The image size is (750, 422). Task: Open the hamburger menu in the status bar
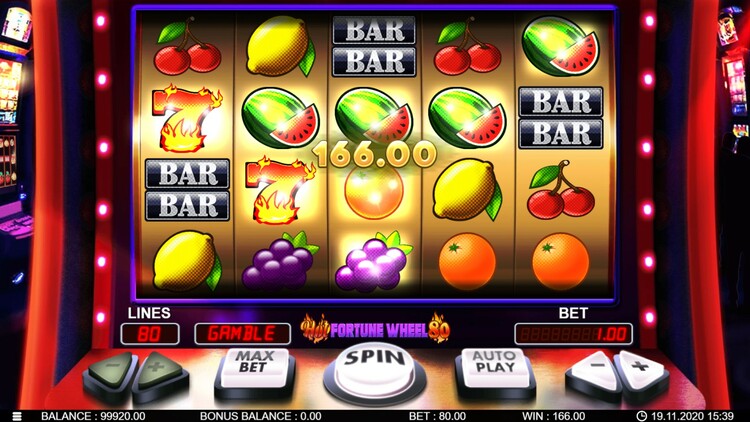point(17,416)
